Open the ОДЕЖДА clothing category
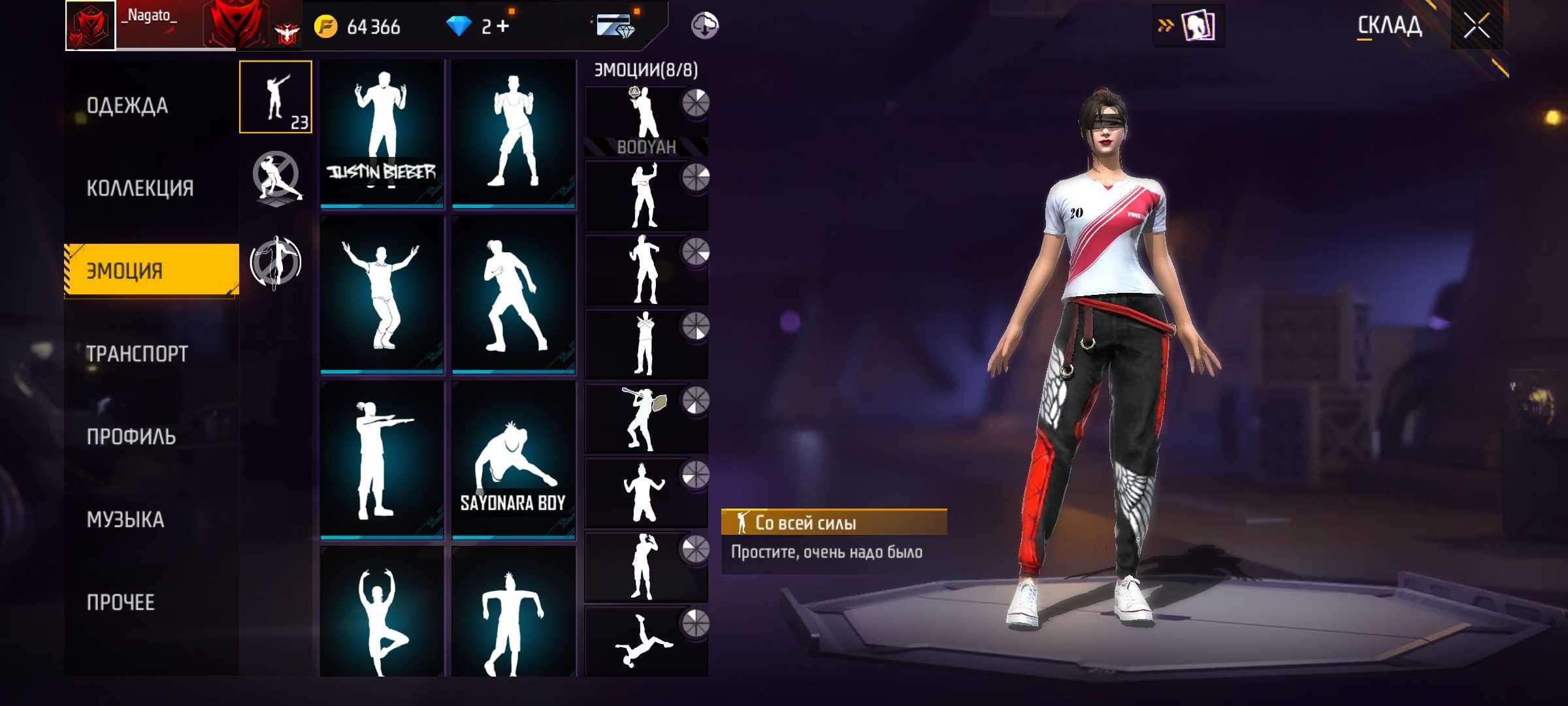This screenshot has height=706, width=1568. click(127, 105)
